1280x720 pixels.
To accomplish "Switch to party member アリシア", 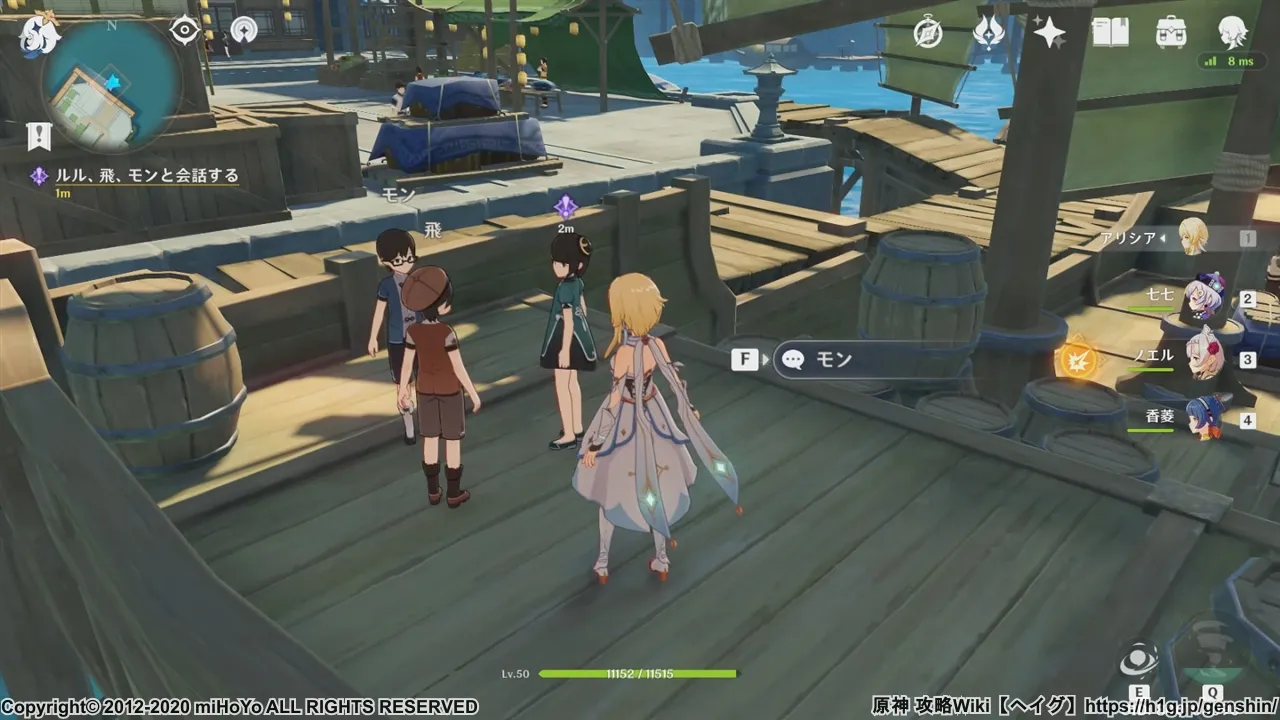I will [x=1193, y=238].
